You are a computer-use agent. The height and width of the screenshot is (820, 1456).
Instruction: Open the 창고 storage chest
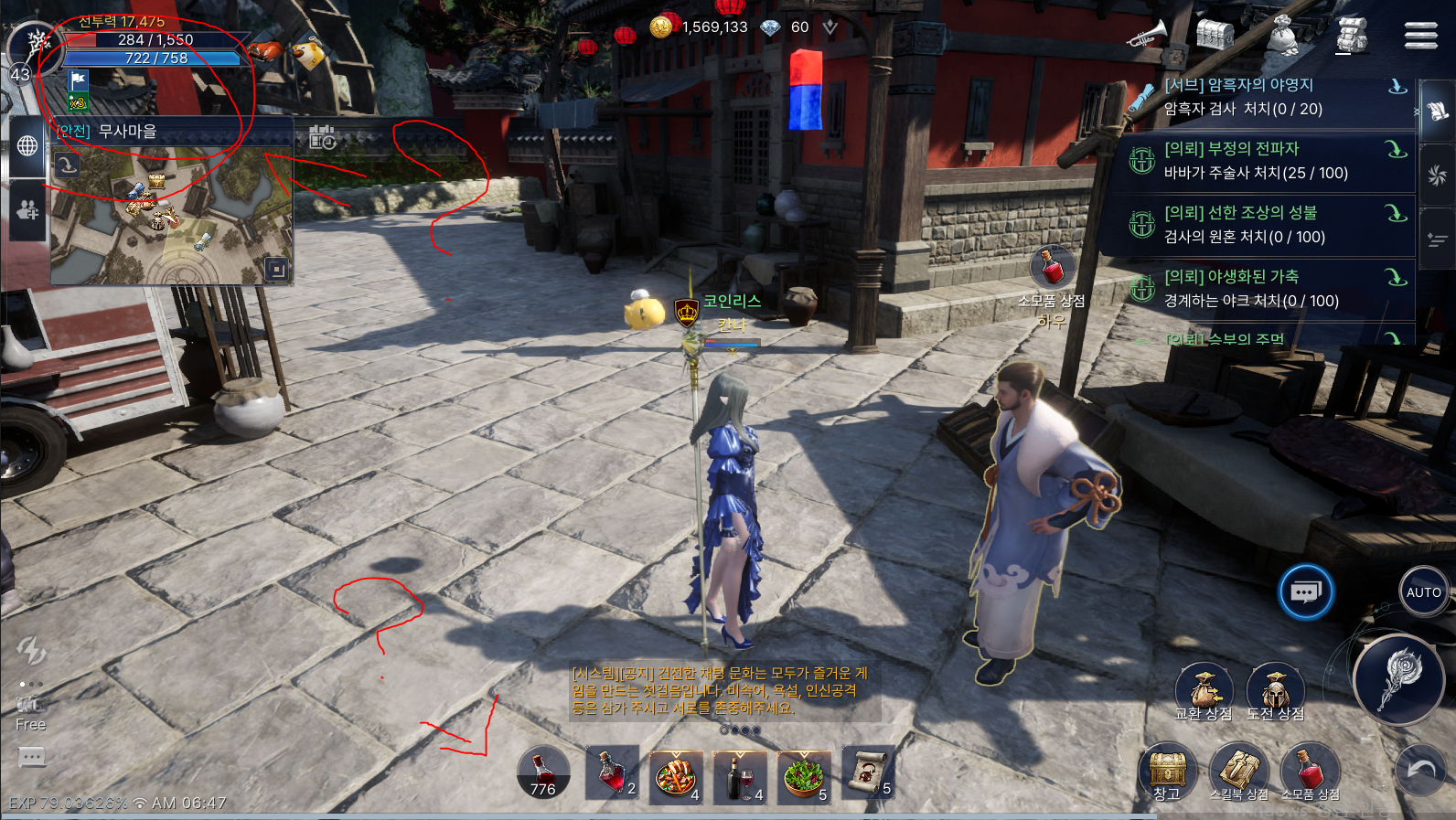pyautogui.click(x=1167, y=772)
